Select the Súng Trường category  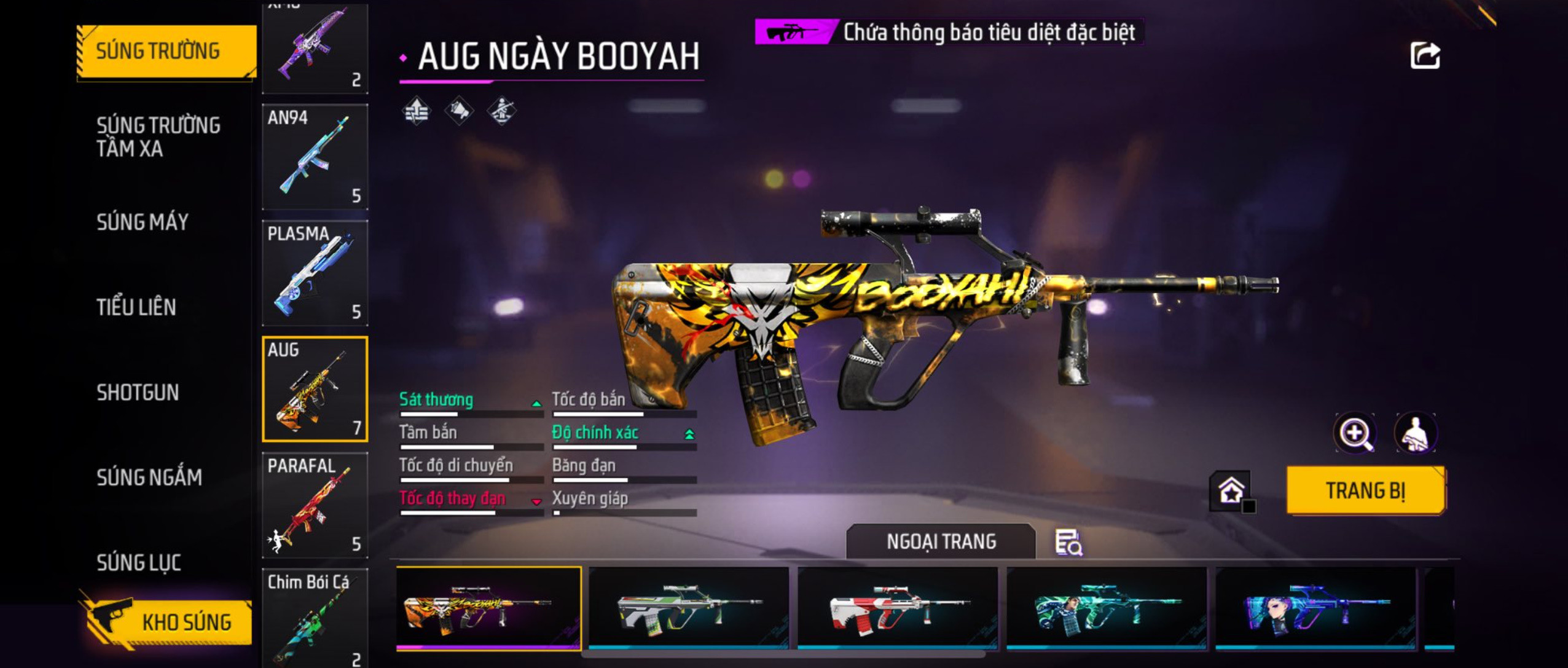point(166,51)
